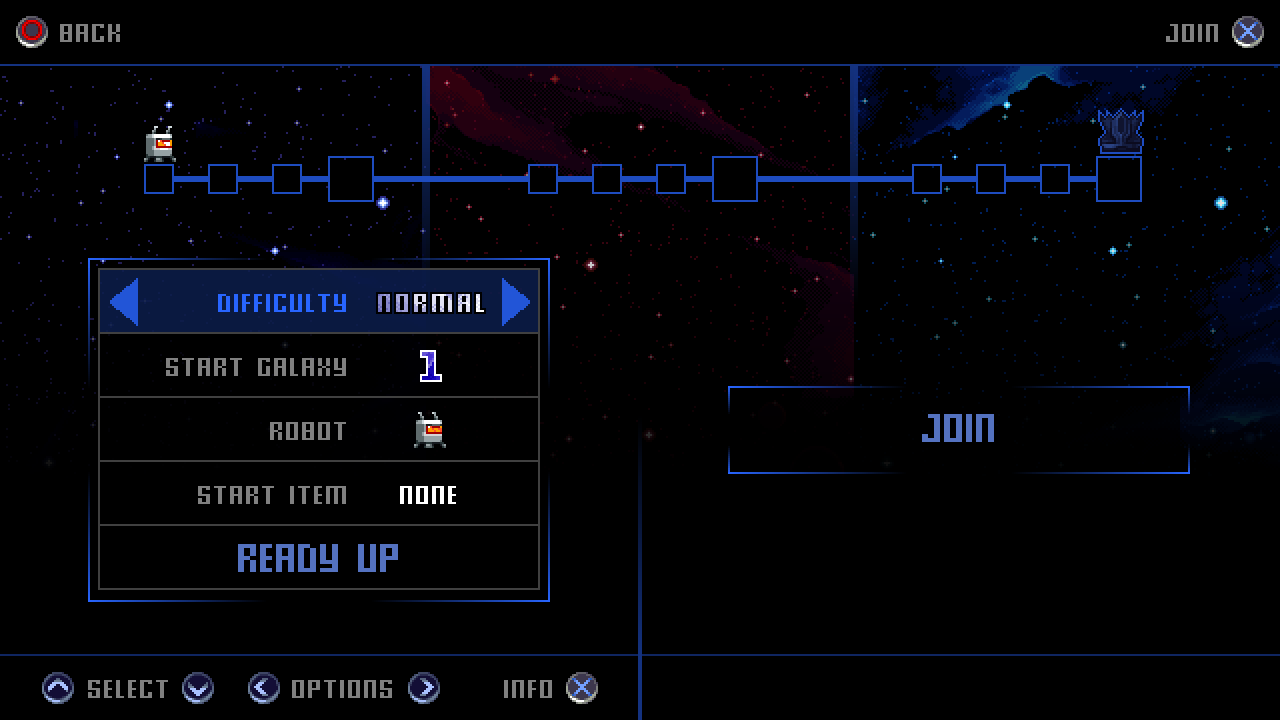Image resolution: width=1280 pixels, height=720 pixels.
Task: Click the right arrow icon beside OPTIONS
Action: point(426,688)
